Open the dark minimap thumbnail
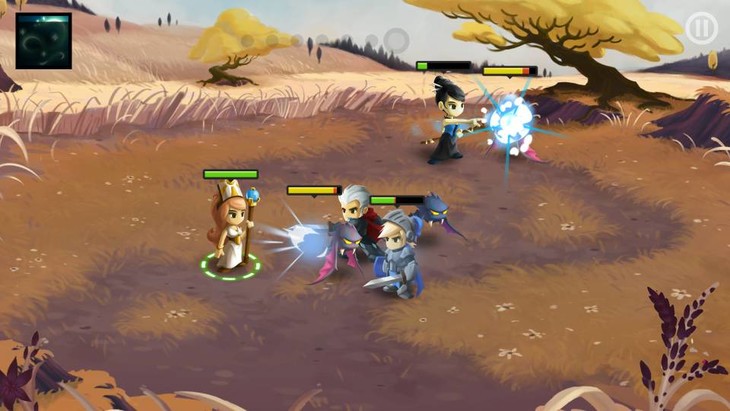Viewport: 730px width, 411px height. click(x=43, y=41)
